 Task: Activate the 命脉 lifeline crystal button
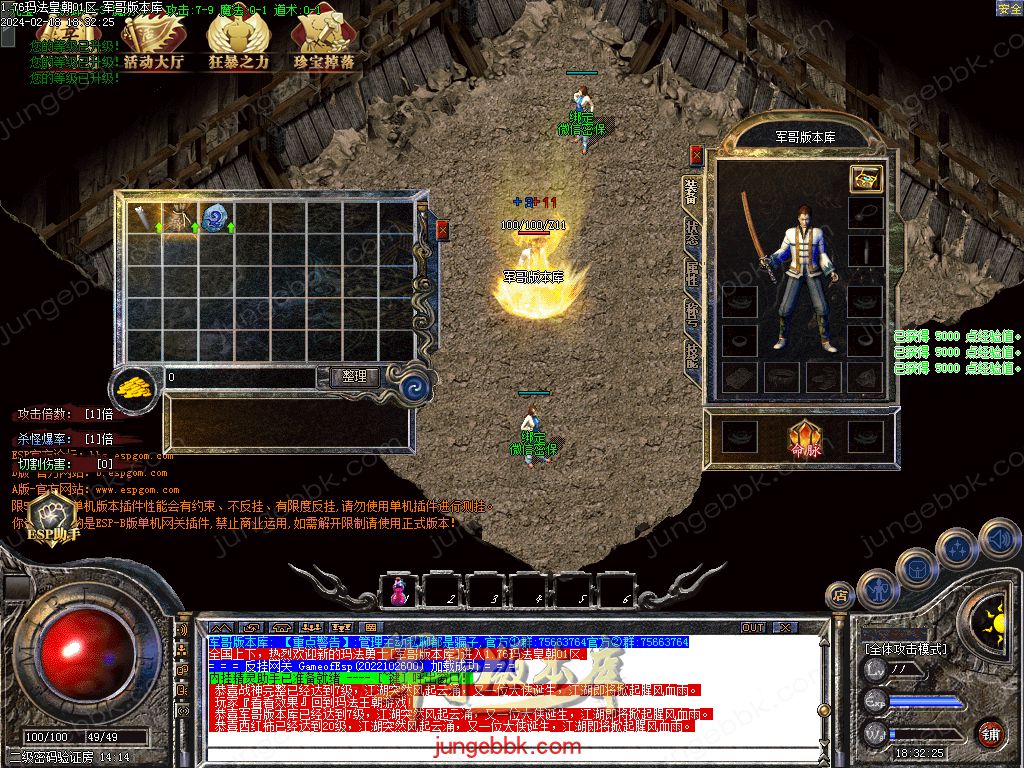coord(804,438)
